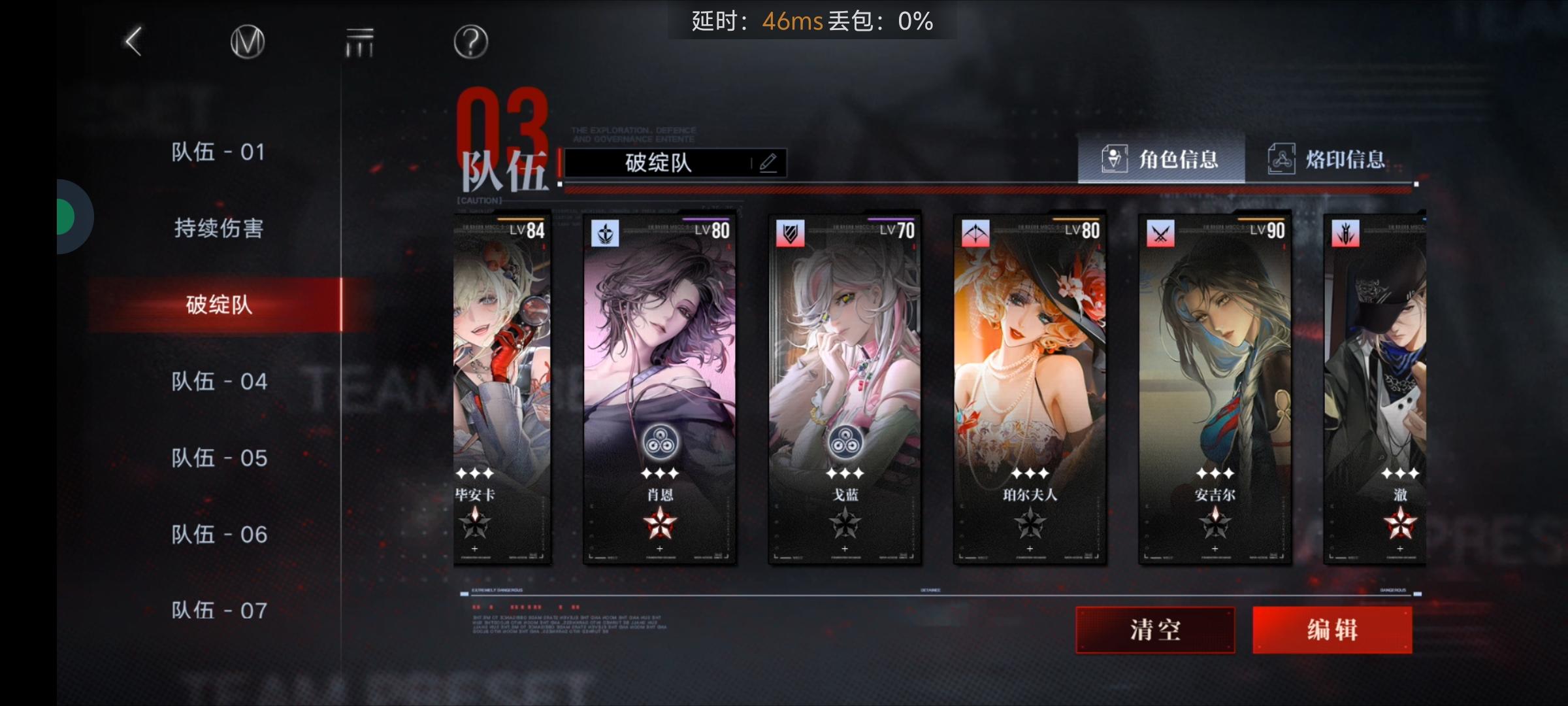Image resolution: width=1568 pixels, height=706 pixels.
Task: Click the sorting/filter icon in the top bar
Action: click(x=359, y=41)
